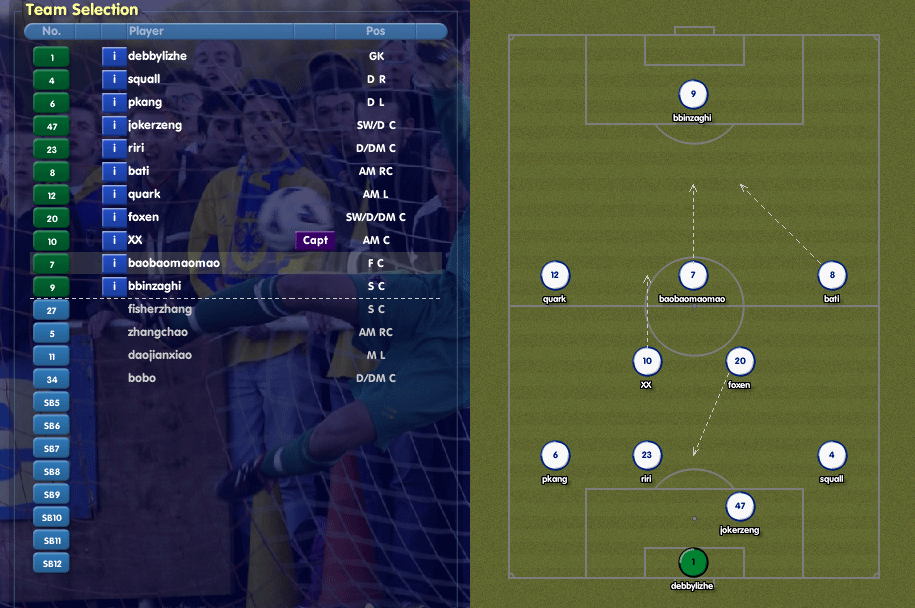Select striker bbinzaghi's number 9 pitch marker

(693, 95)
